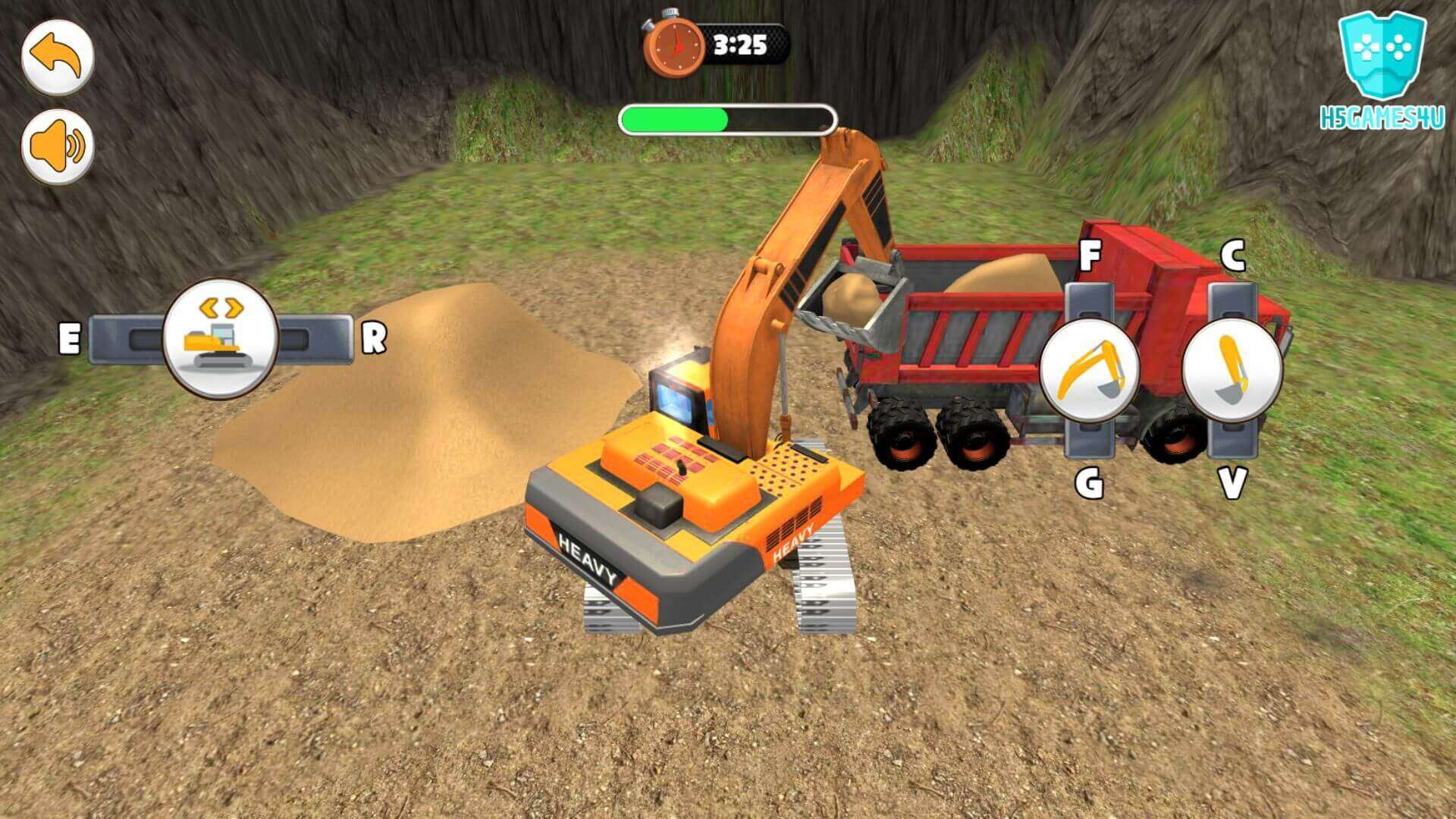Click the excavator rotation slider knob

tap(221, 338)
